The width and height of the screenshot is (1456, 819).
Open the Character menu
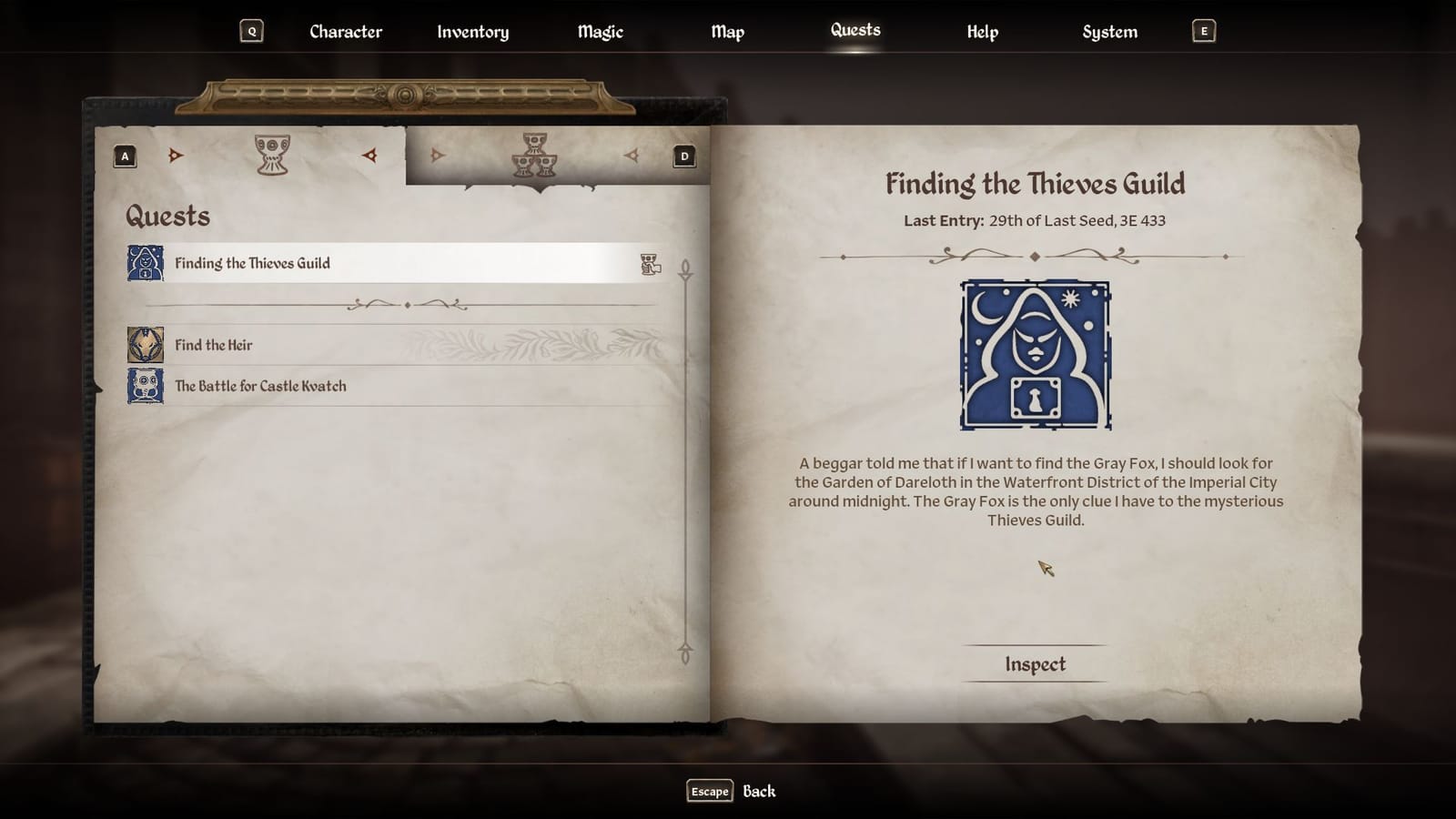click(x=346, y=31)
